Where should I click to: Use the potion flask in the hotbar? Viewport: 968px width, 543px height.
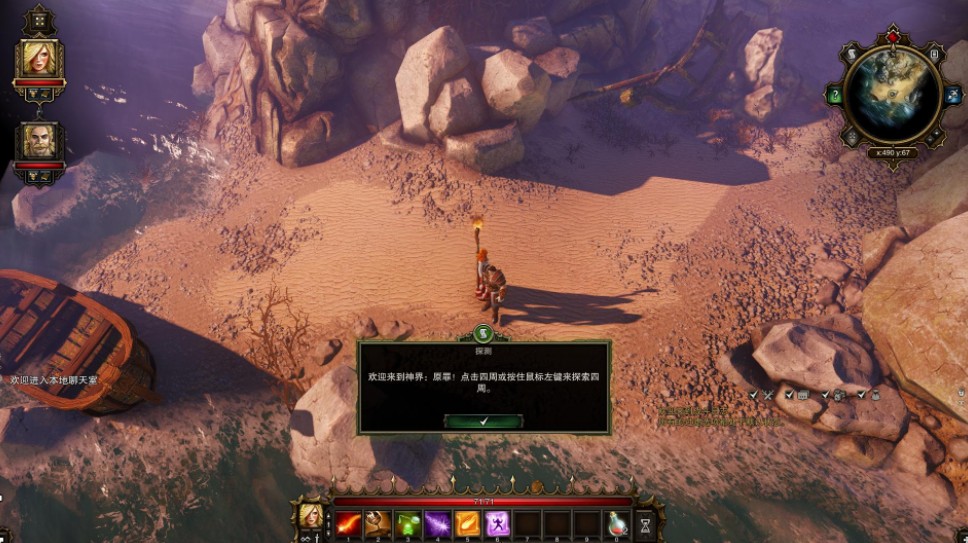coord(618,523)
